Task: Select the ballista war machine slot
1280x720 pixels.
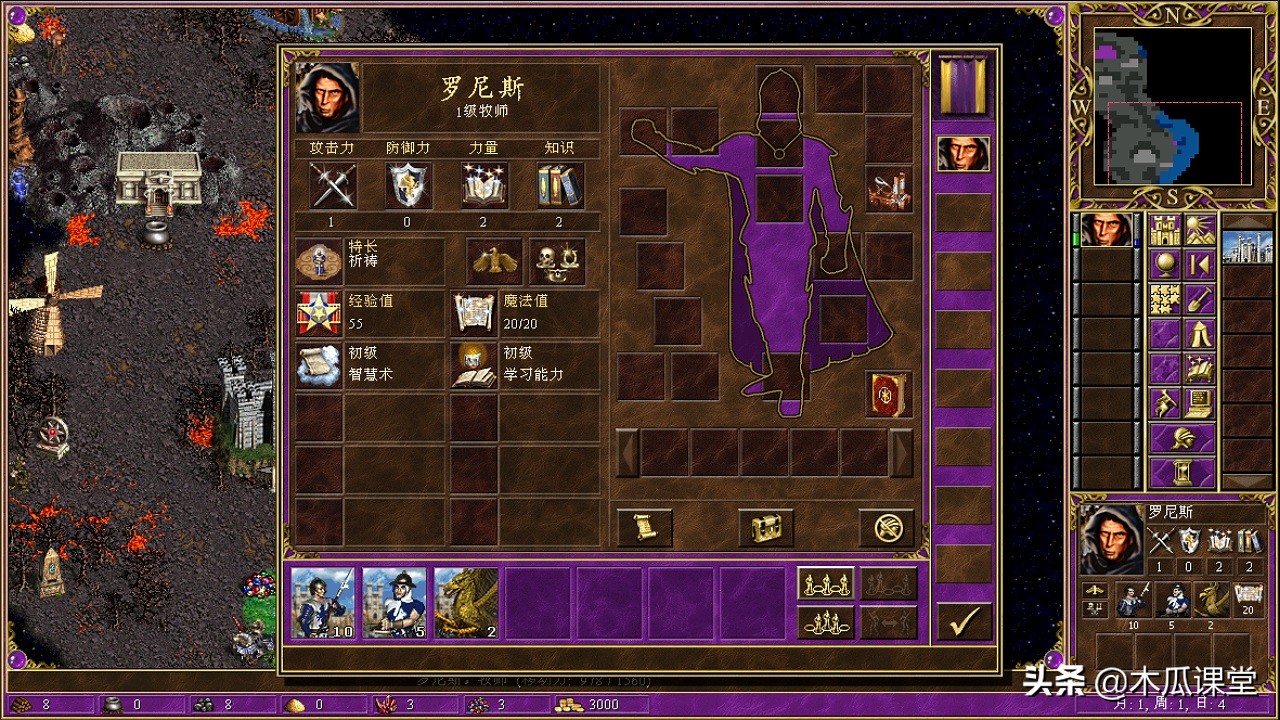Action: [889, 190]
